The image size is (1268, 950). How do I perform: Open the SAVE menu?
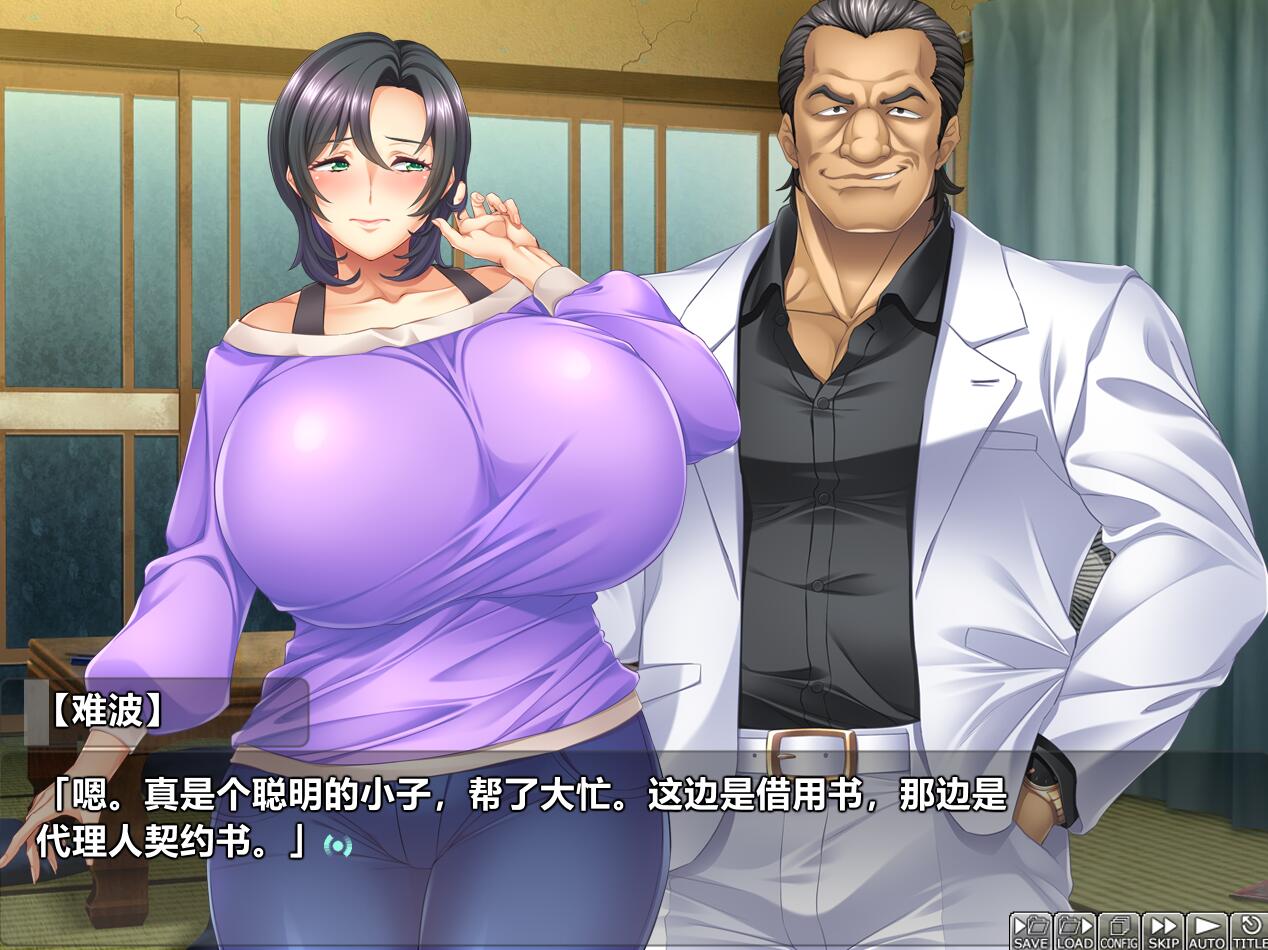pos(1030,931)
